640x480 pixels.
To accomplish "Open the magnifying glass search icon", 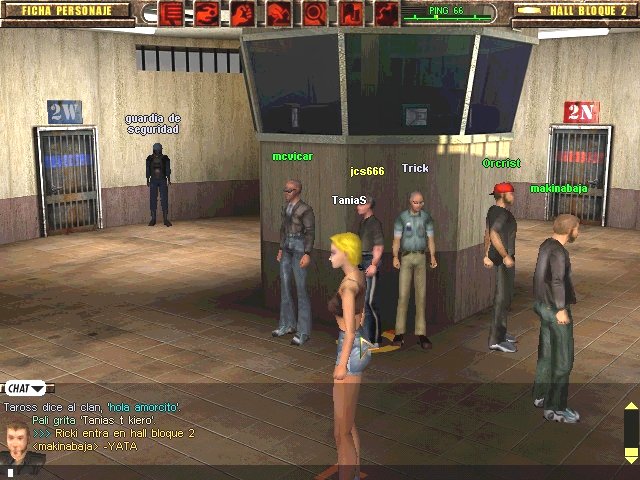I will tap(314, 13).
